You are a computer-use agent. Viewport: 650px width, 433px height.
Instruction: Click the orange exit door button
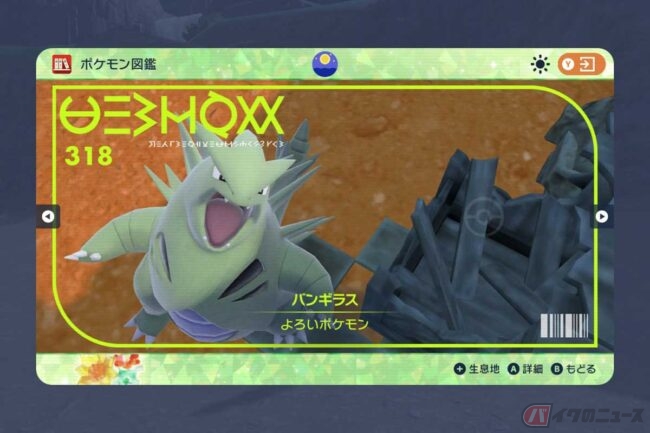[582, 65]
